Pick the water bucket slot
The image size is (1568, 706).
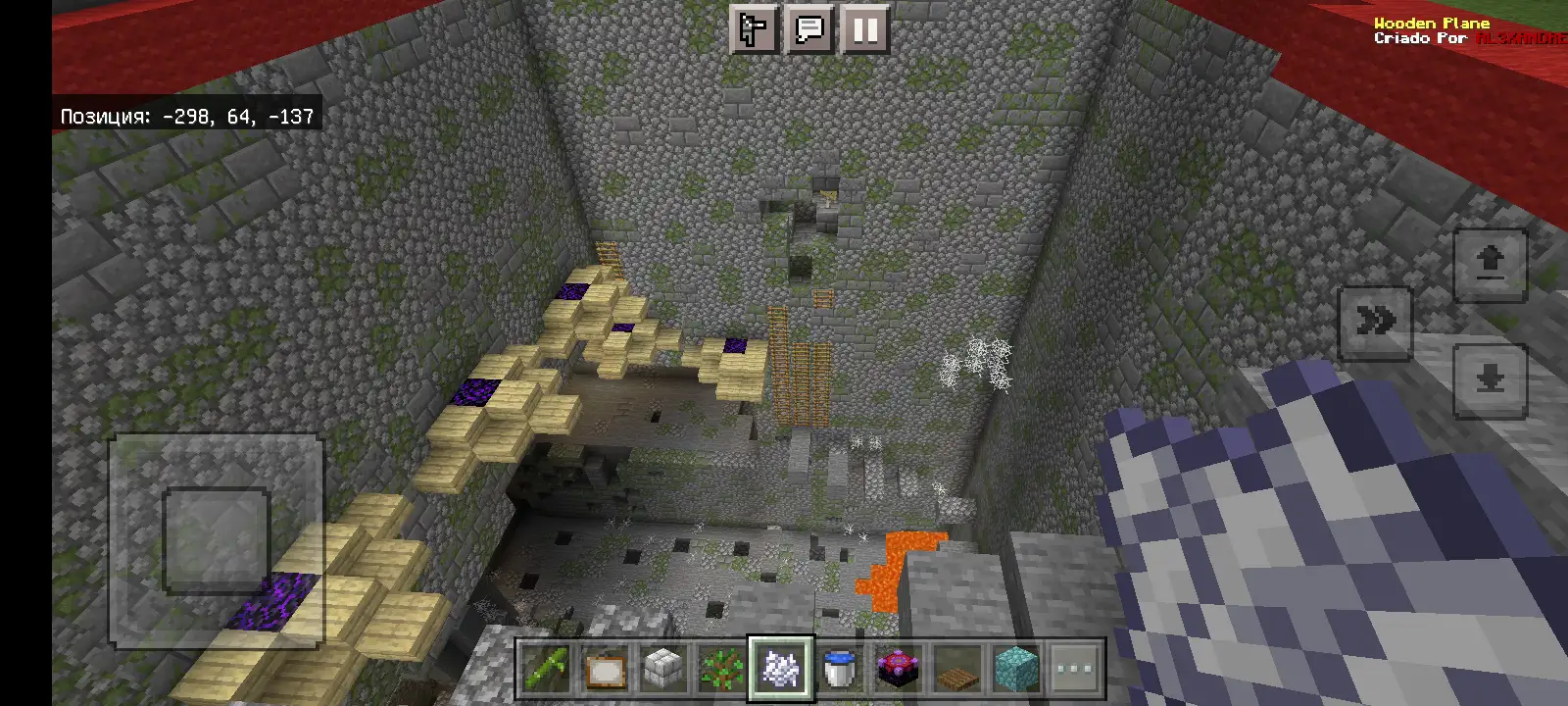click(x=840, y=670)
